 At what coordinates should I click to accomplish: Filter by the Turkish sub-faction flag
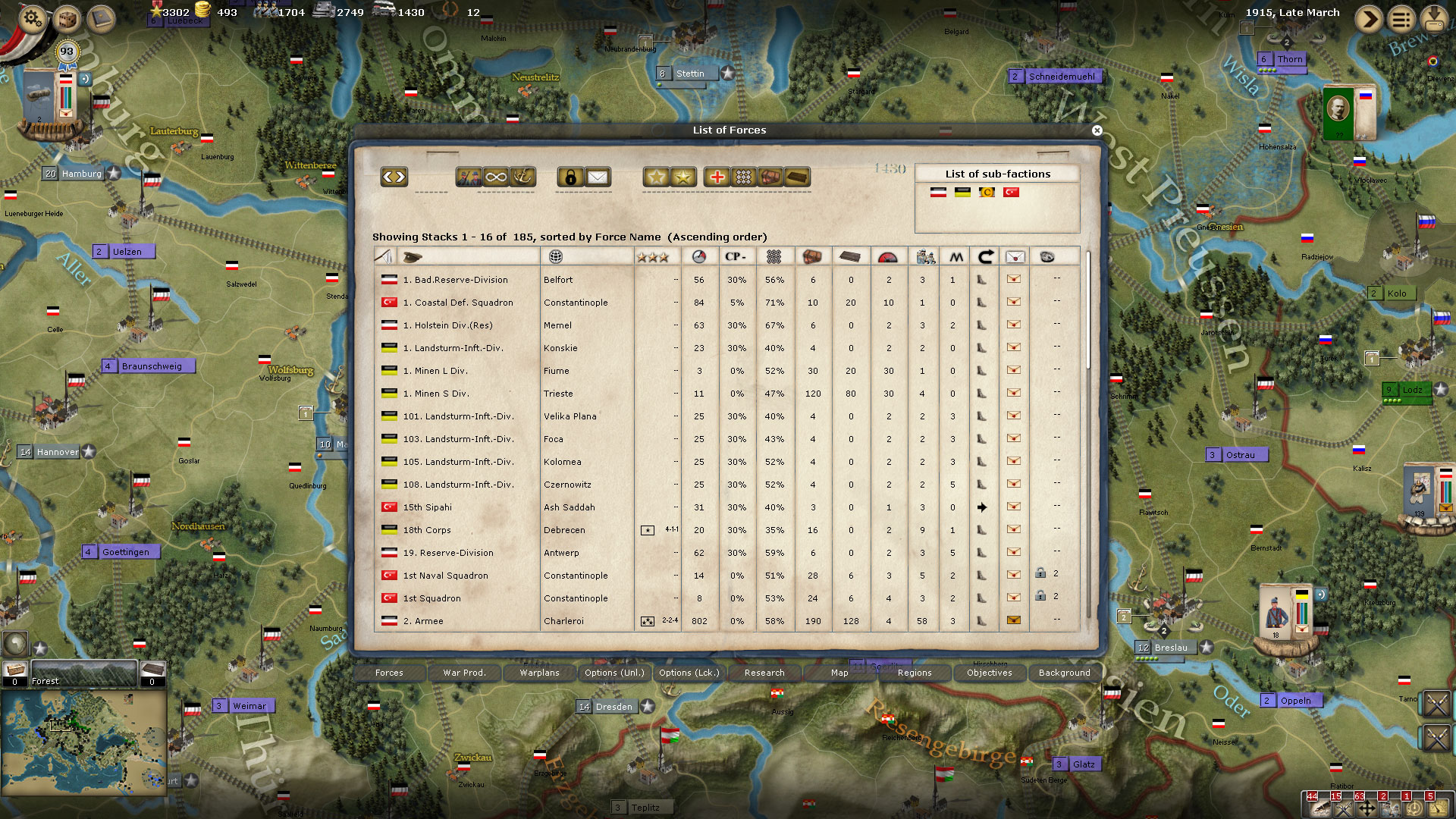tap(1011, 193)
